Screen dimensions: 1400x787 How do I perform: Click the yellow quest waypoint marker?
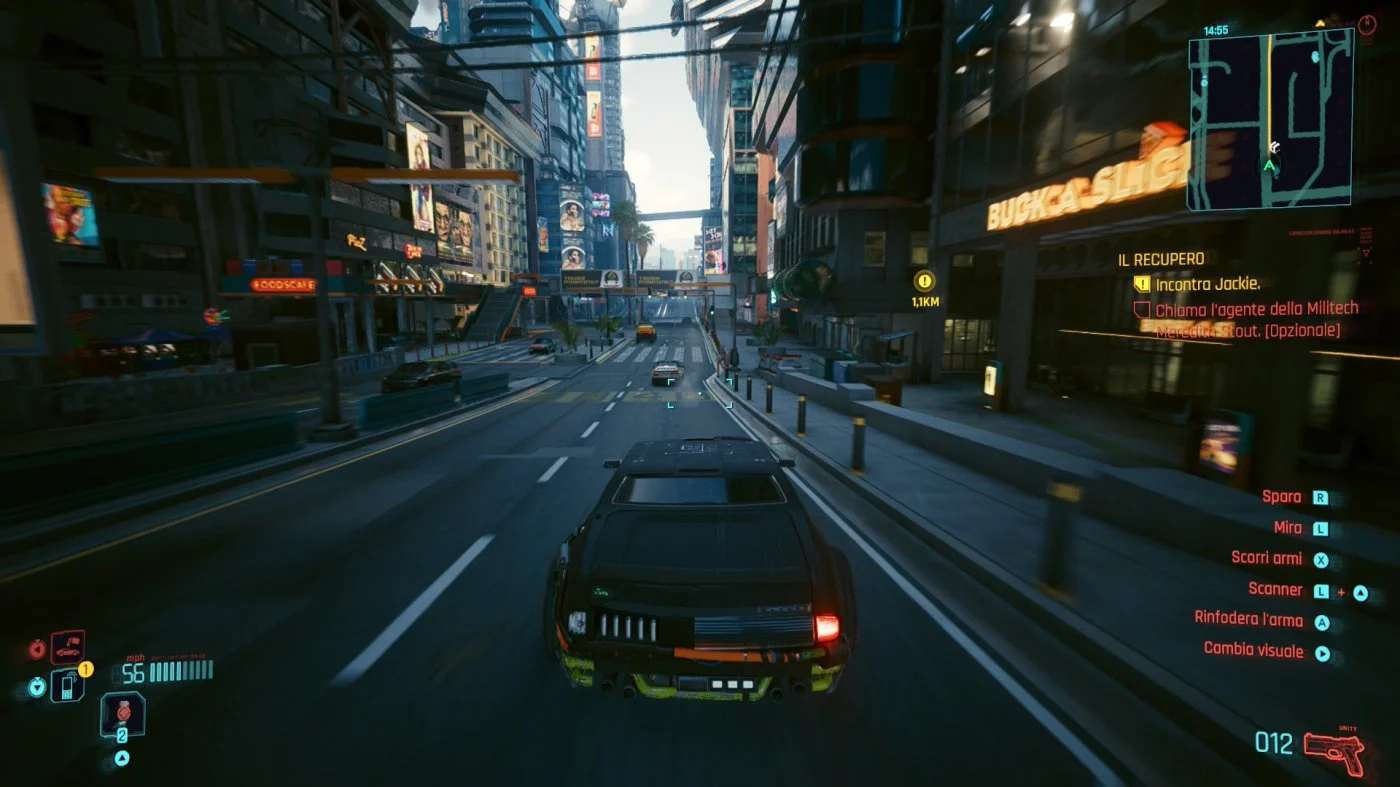coord(924,281)
